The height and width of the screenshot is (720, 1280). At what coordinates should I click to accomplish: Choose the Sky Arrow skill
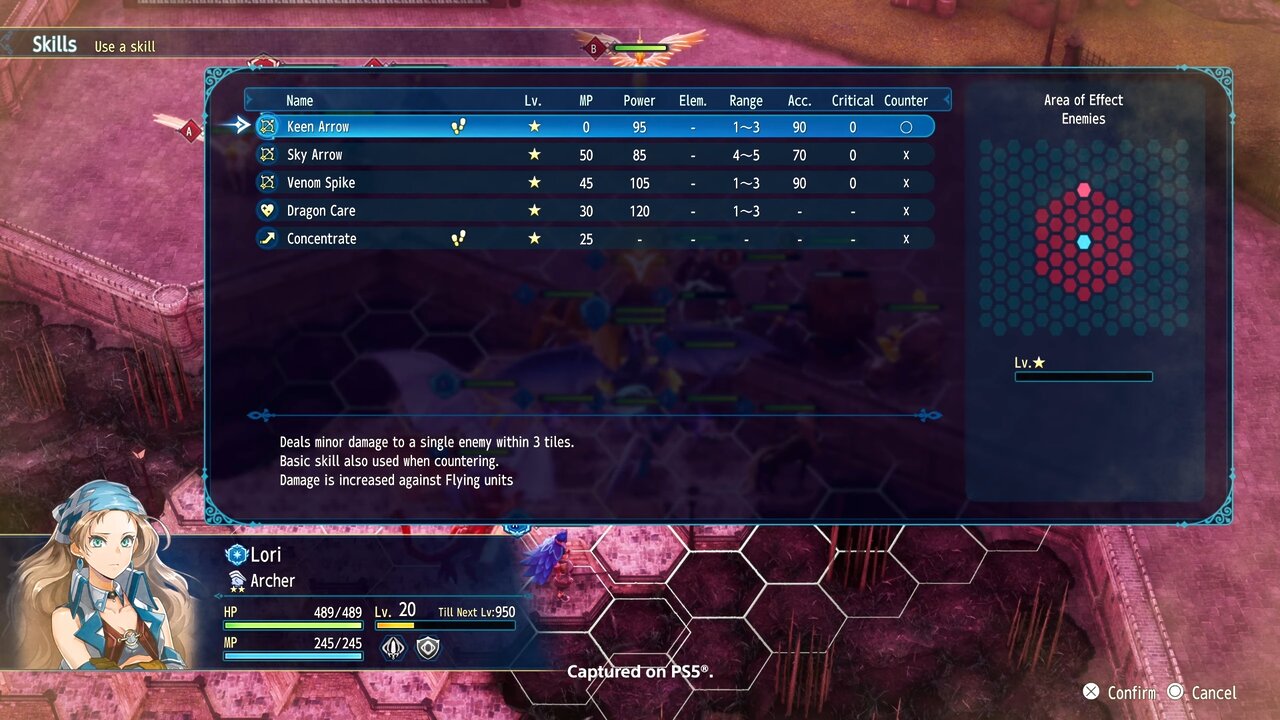click(315, 155)
